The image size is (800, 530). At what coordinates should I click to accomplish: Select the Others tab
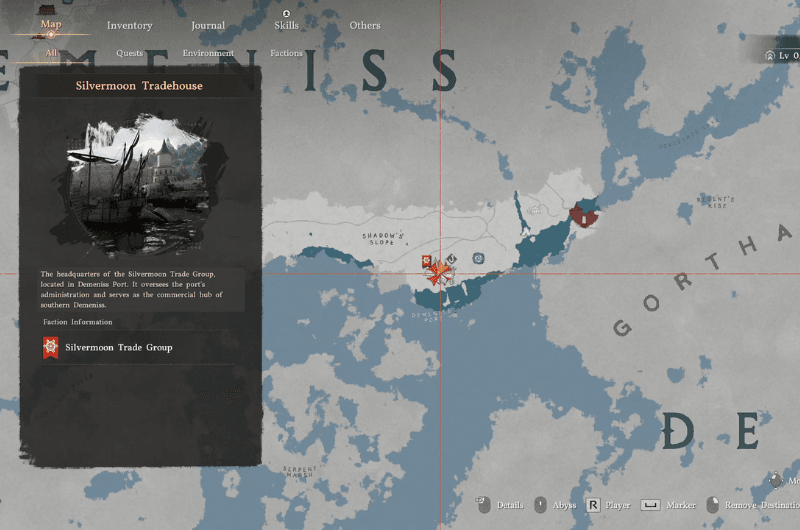coord(365,25)
